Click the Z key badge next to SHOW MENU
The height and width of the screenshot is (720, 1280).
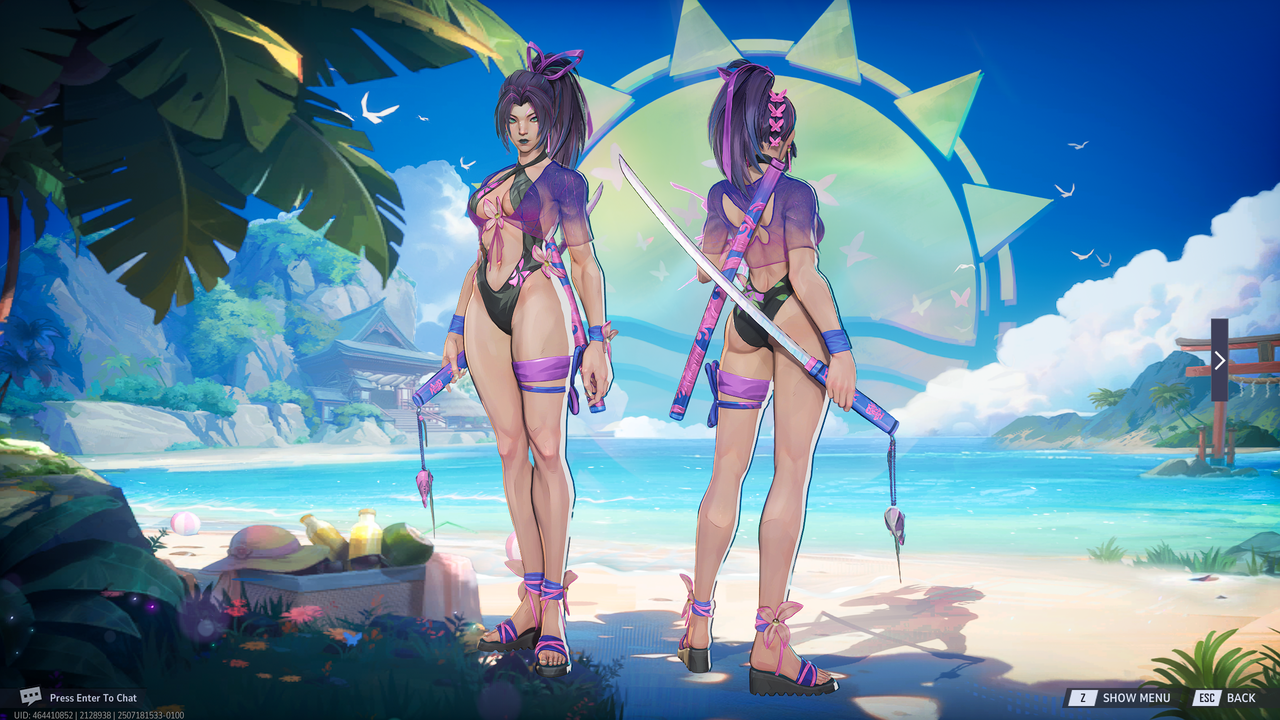tap(1083, 696)
